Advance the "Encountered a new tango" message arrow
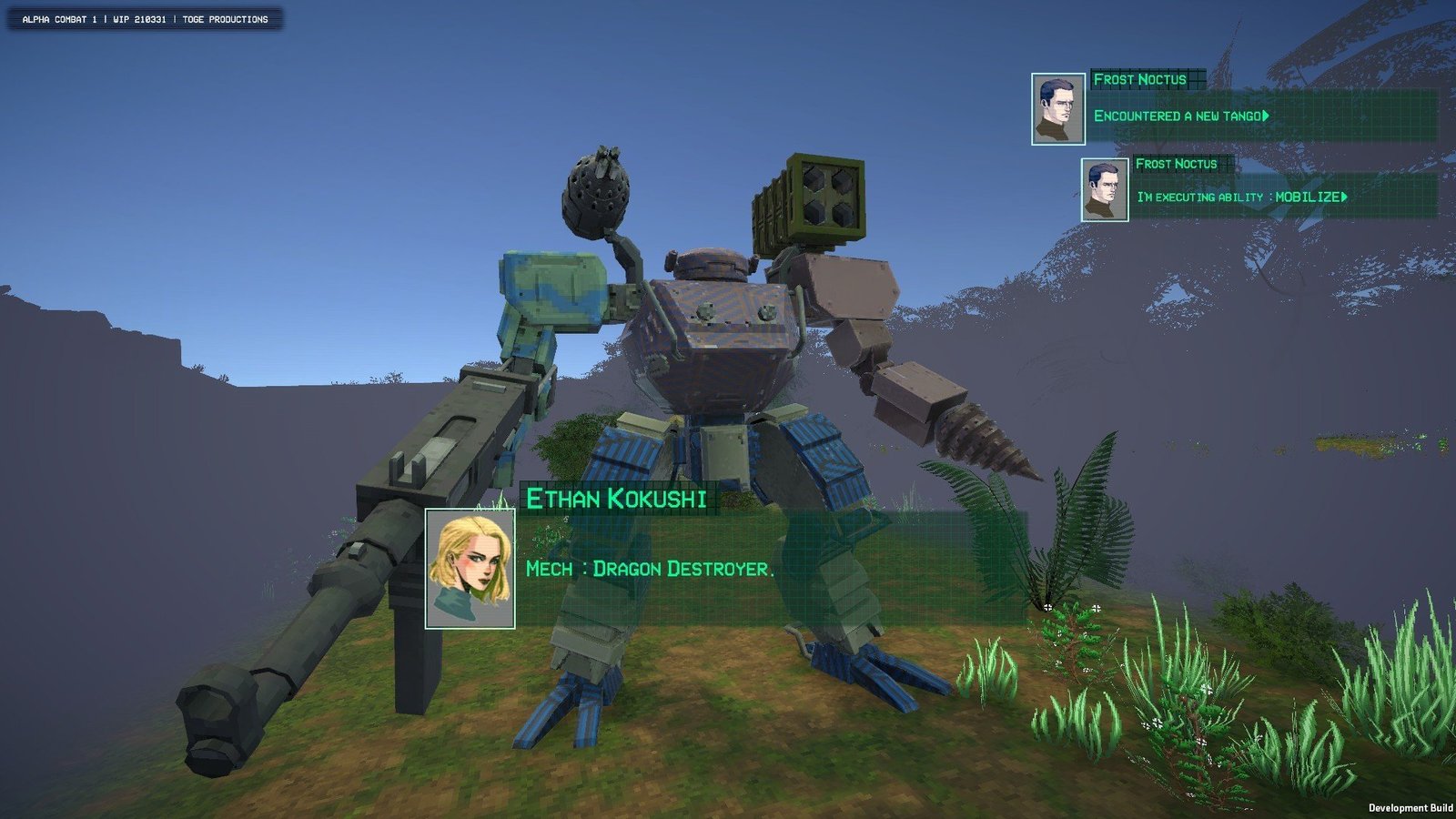Image resolution: width=1456 pixels, height=819 pixels. point(1266,116)
